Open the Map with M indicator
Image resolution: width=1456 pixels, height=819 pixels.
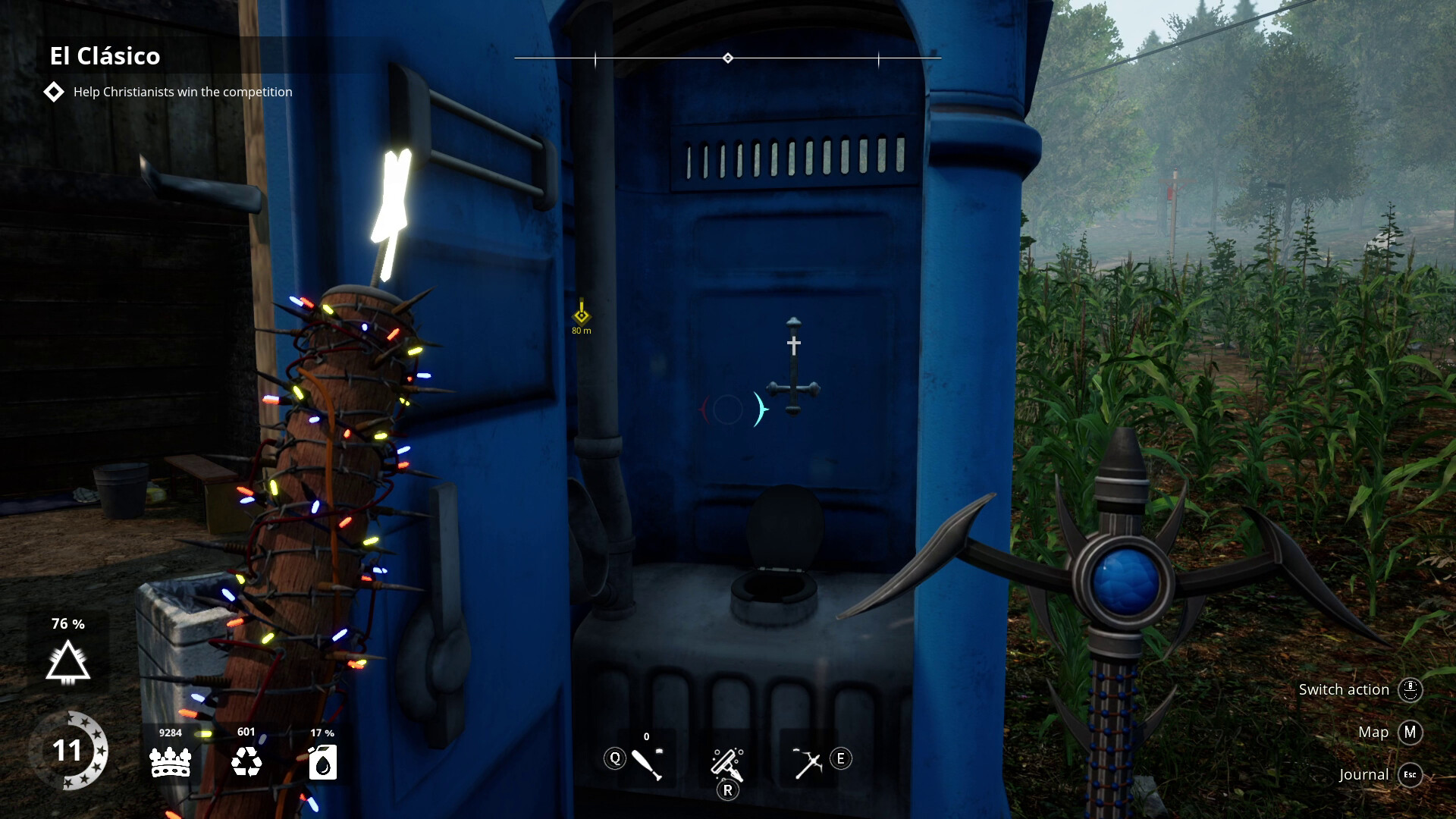point(1410,733)
